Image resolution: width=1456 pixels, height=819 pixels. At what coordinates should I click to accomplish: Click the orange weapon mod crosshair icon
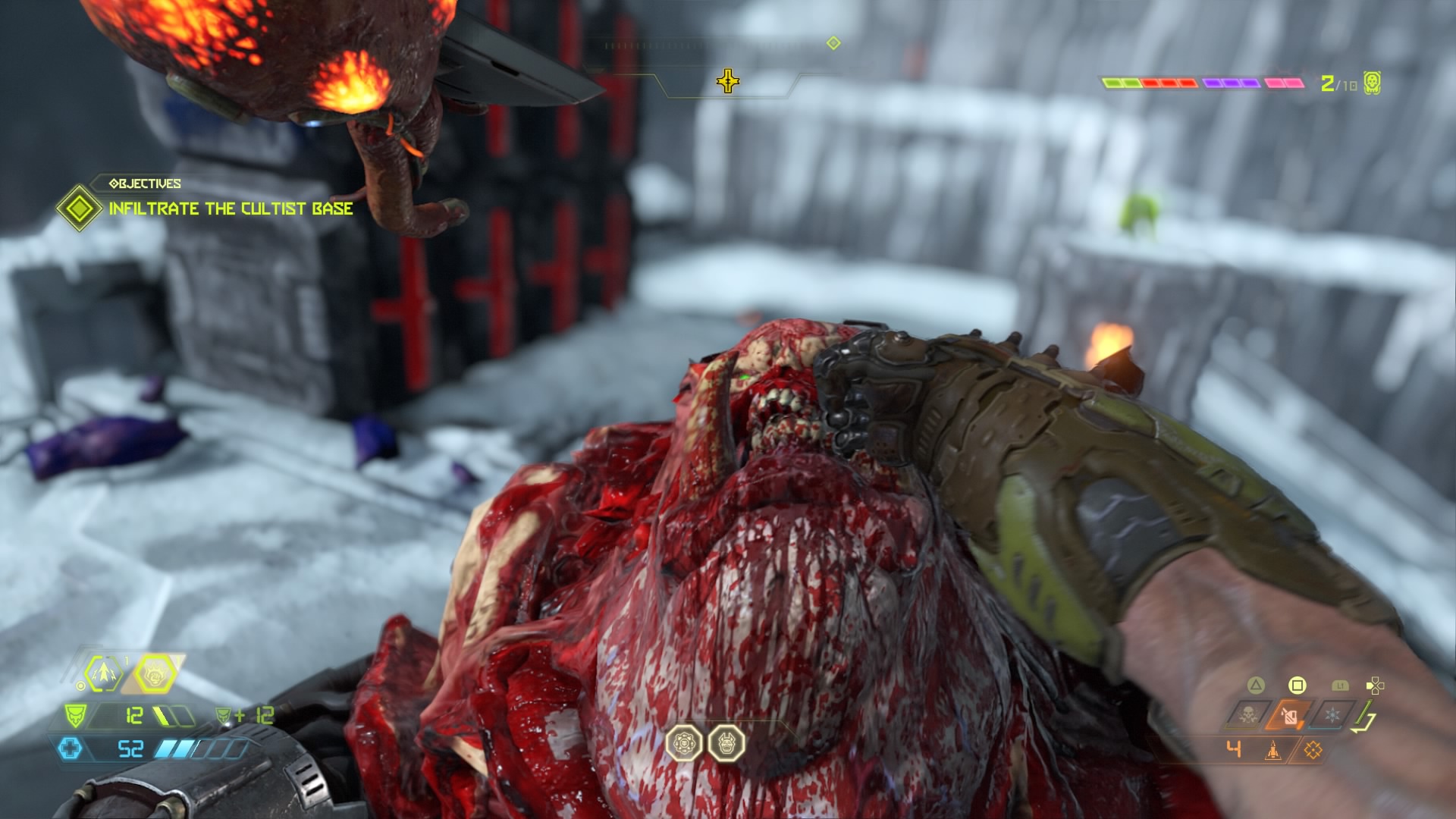click(x=1313, y=750)
